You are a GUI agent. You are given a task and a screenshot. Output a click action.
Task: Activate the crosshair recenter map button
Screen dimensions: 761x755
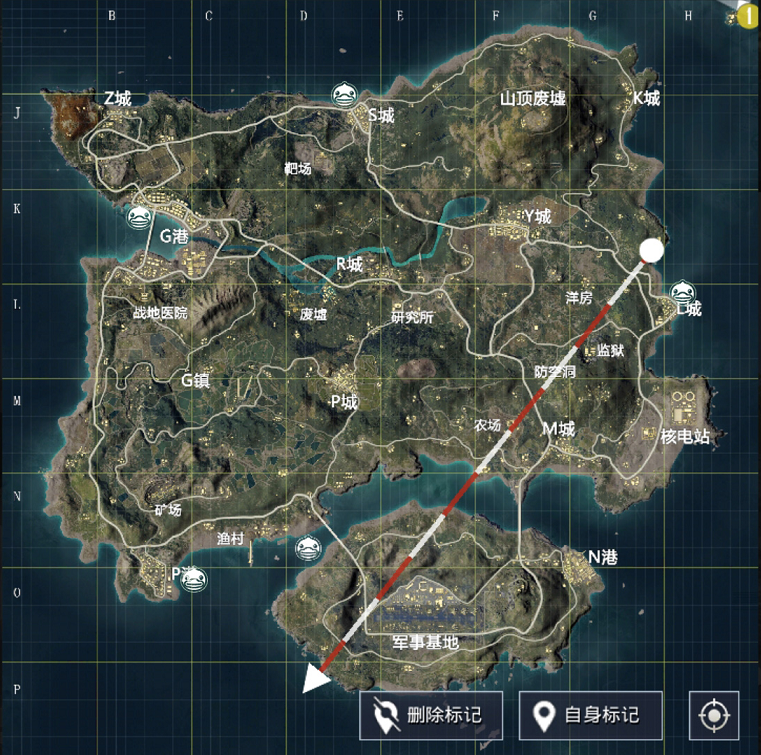tap(714, 715)
